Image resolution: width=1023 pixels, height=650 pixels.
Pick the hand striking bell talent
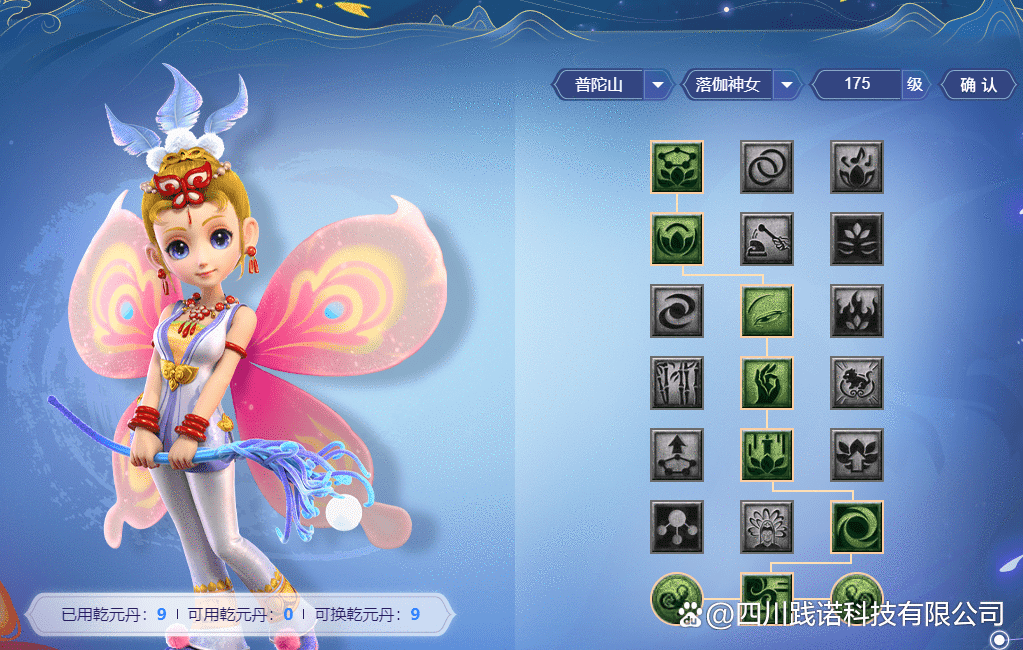[x=767, y=239]
